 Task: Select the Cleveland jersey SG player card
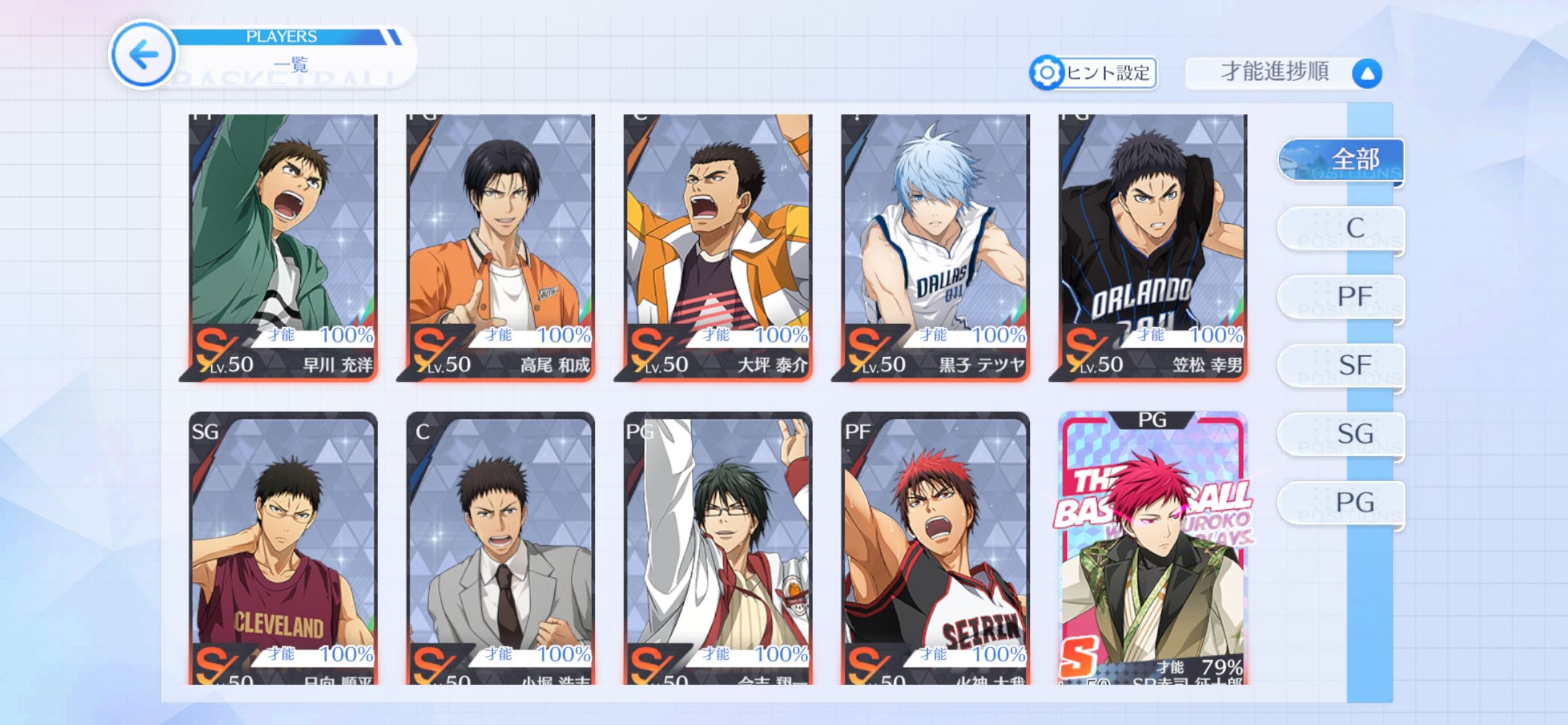click(x=283, y=548)
